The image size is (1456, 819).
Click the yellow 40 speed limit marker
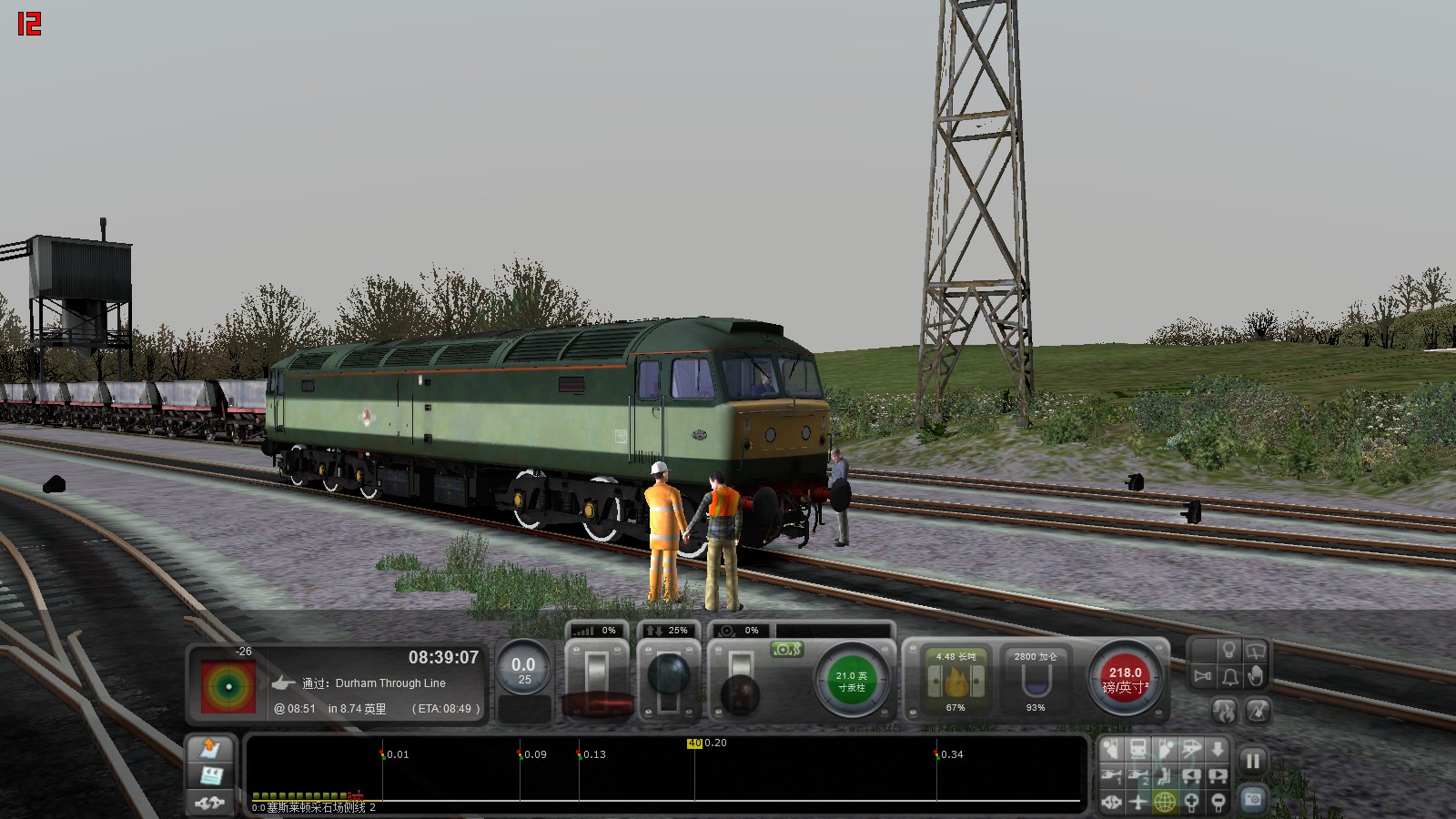tap(694, 743)
